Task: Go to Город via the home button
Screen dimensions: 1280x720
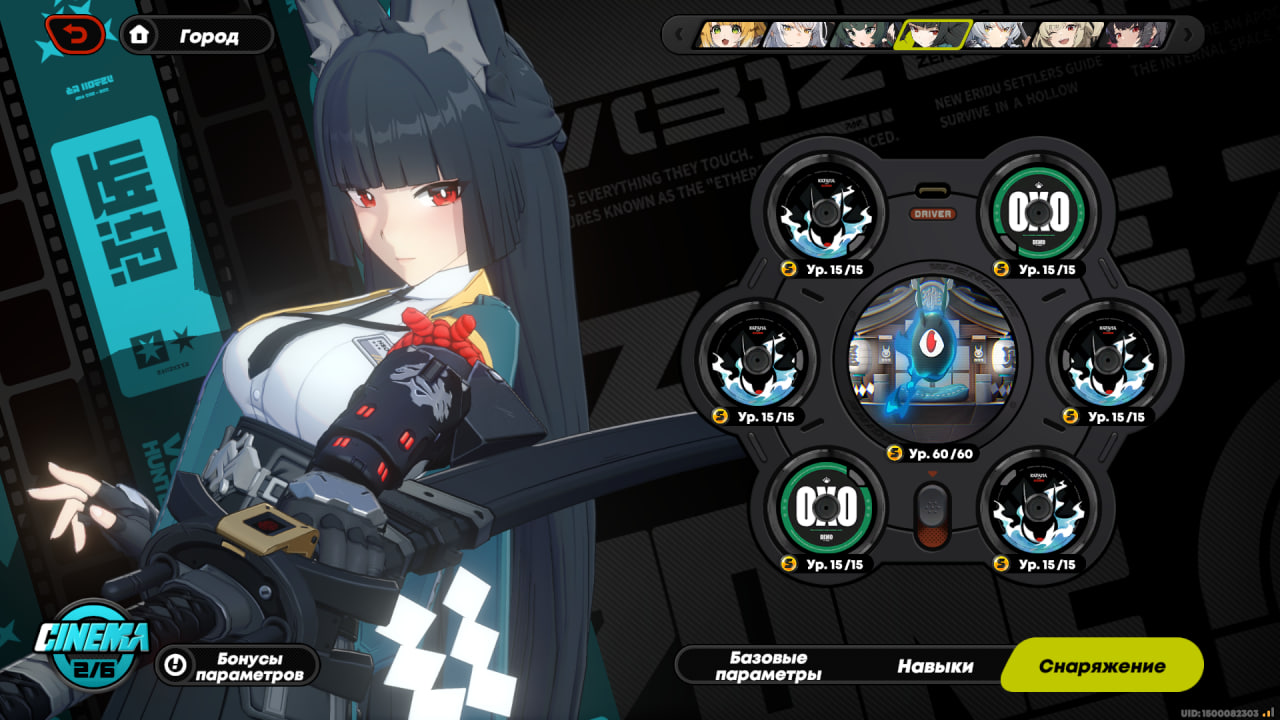Action: click(x=196, y=36)
